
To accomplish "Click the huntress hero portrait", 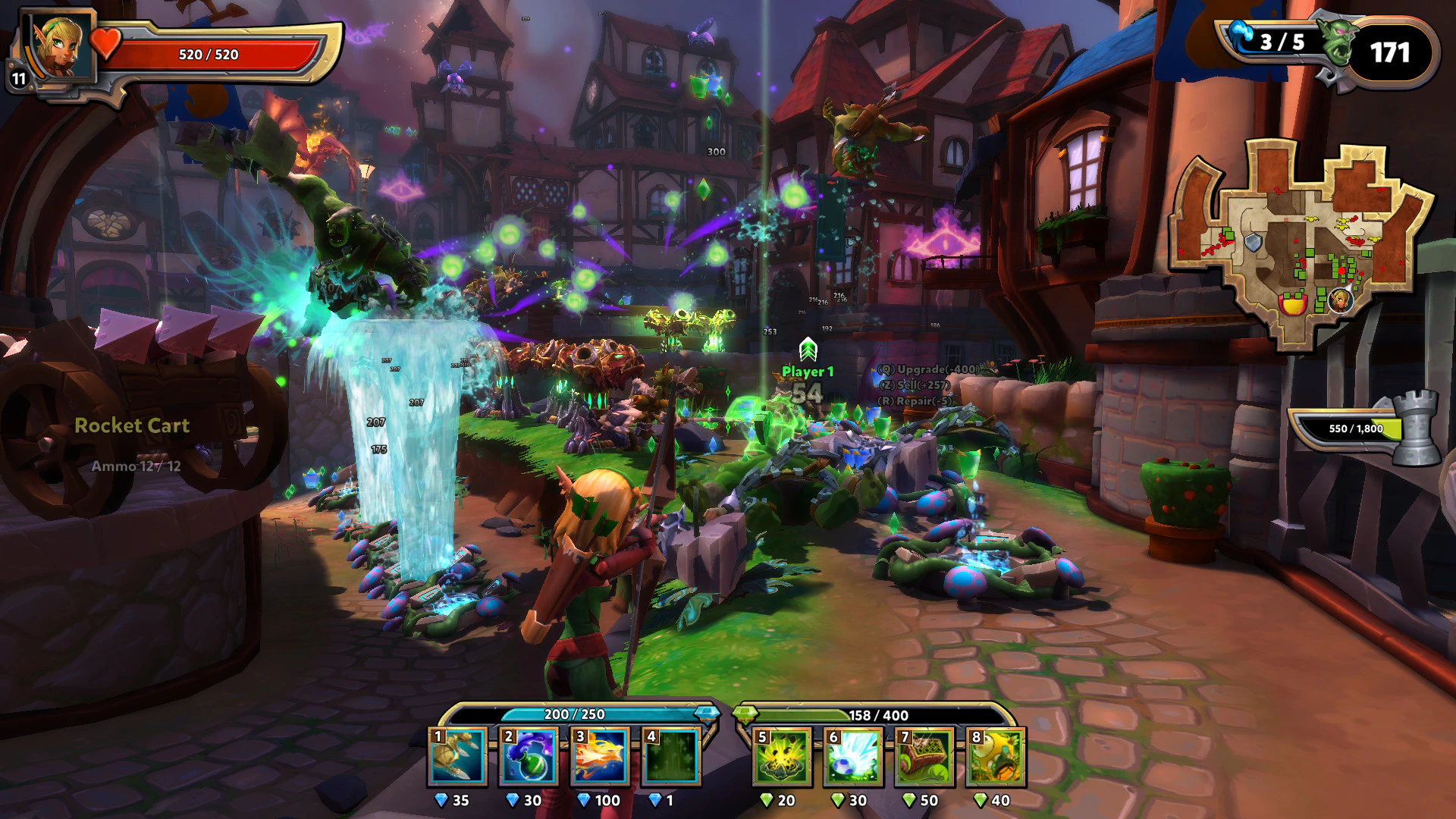I will (x=59, y=47).
